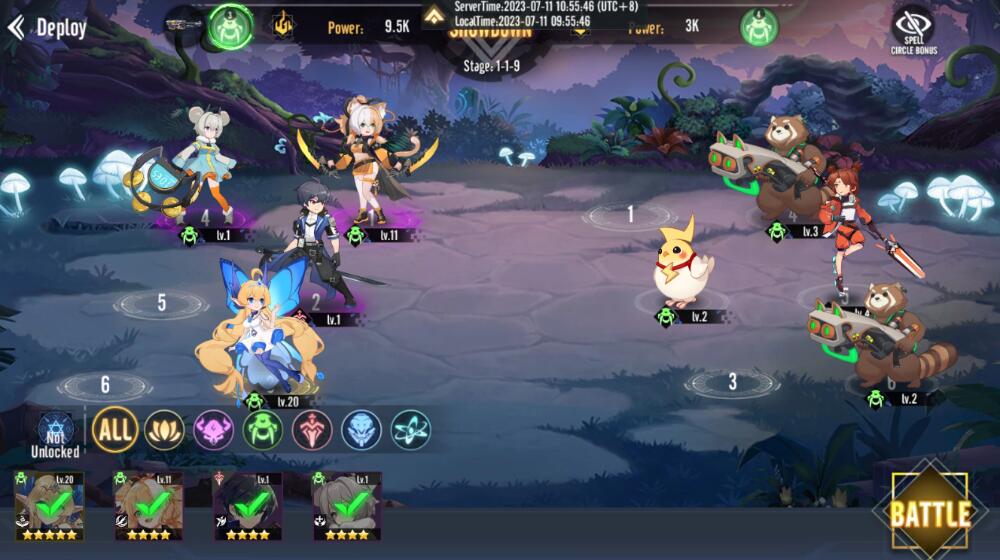
Task: Filter heroes by the cyan atom faction
Action: [411, 430]
